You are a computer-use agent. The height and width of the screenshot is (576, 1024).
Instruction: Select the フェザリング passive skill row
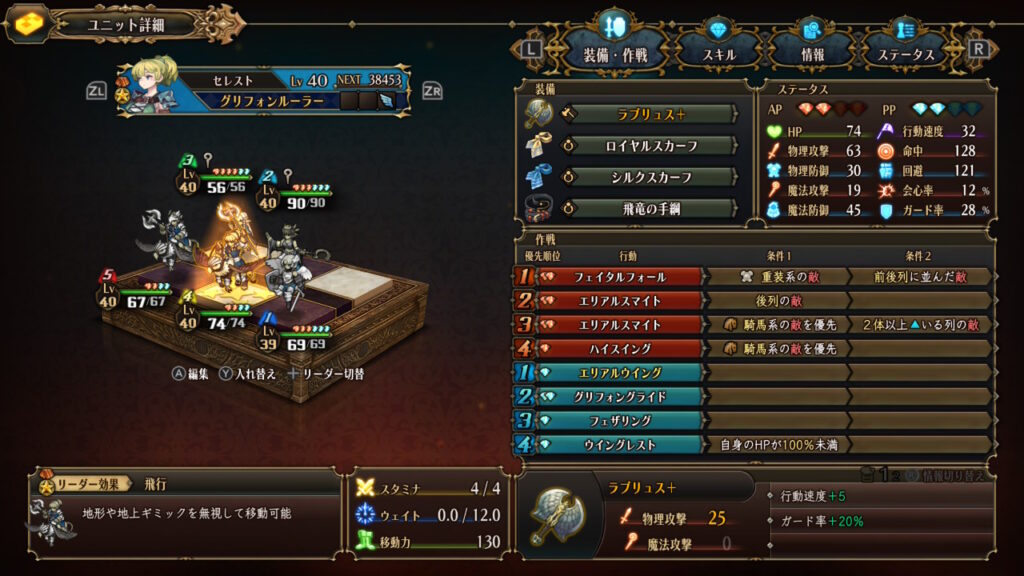tap(620, 420)
